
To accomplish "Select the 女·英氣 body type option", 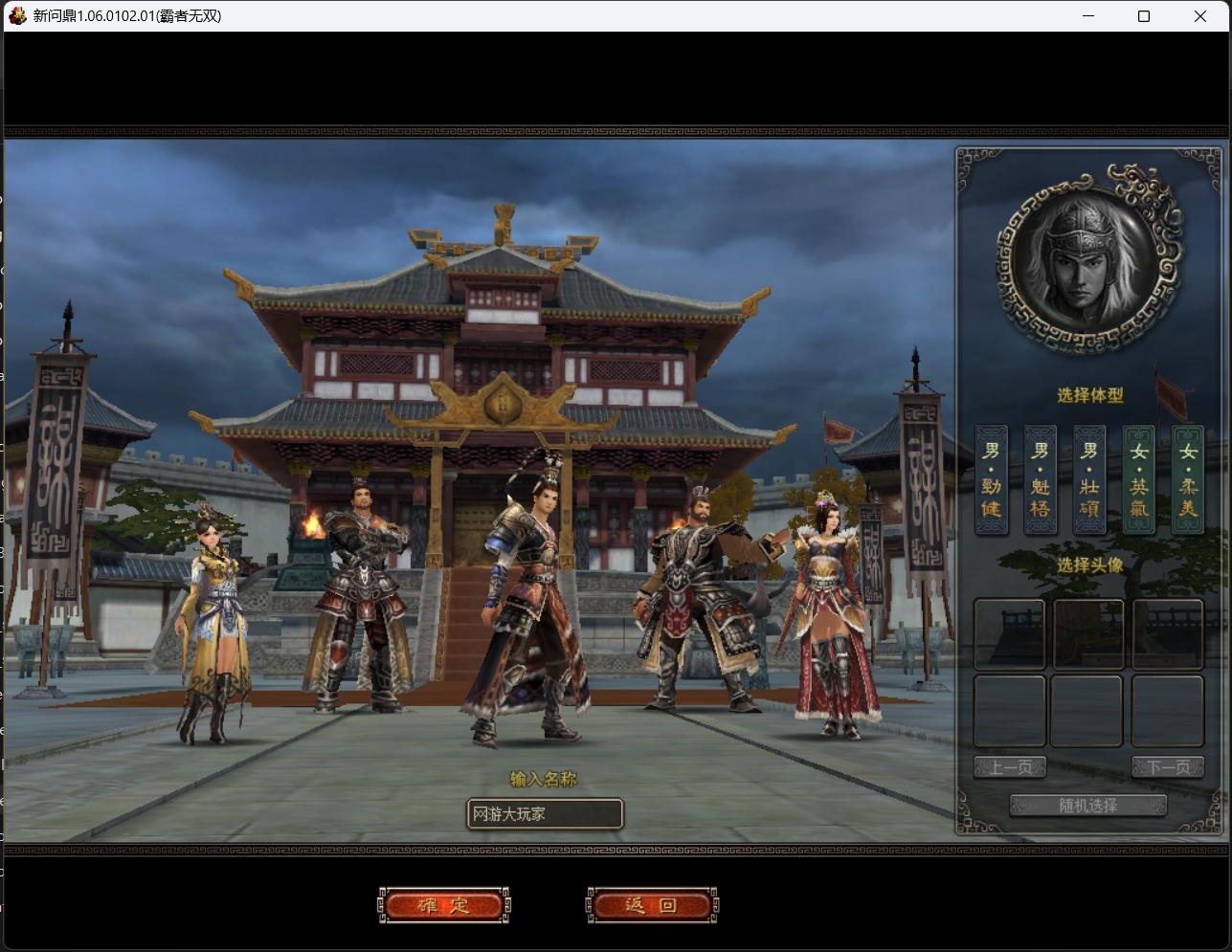I will tap(1138, 480).
